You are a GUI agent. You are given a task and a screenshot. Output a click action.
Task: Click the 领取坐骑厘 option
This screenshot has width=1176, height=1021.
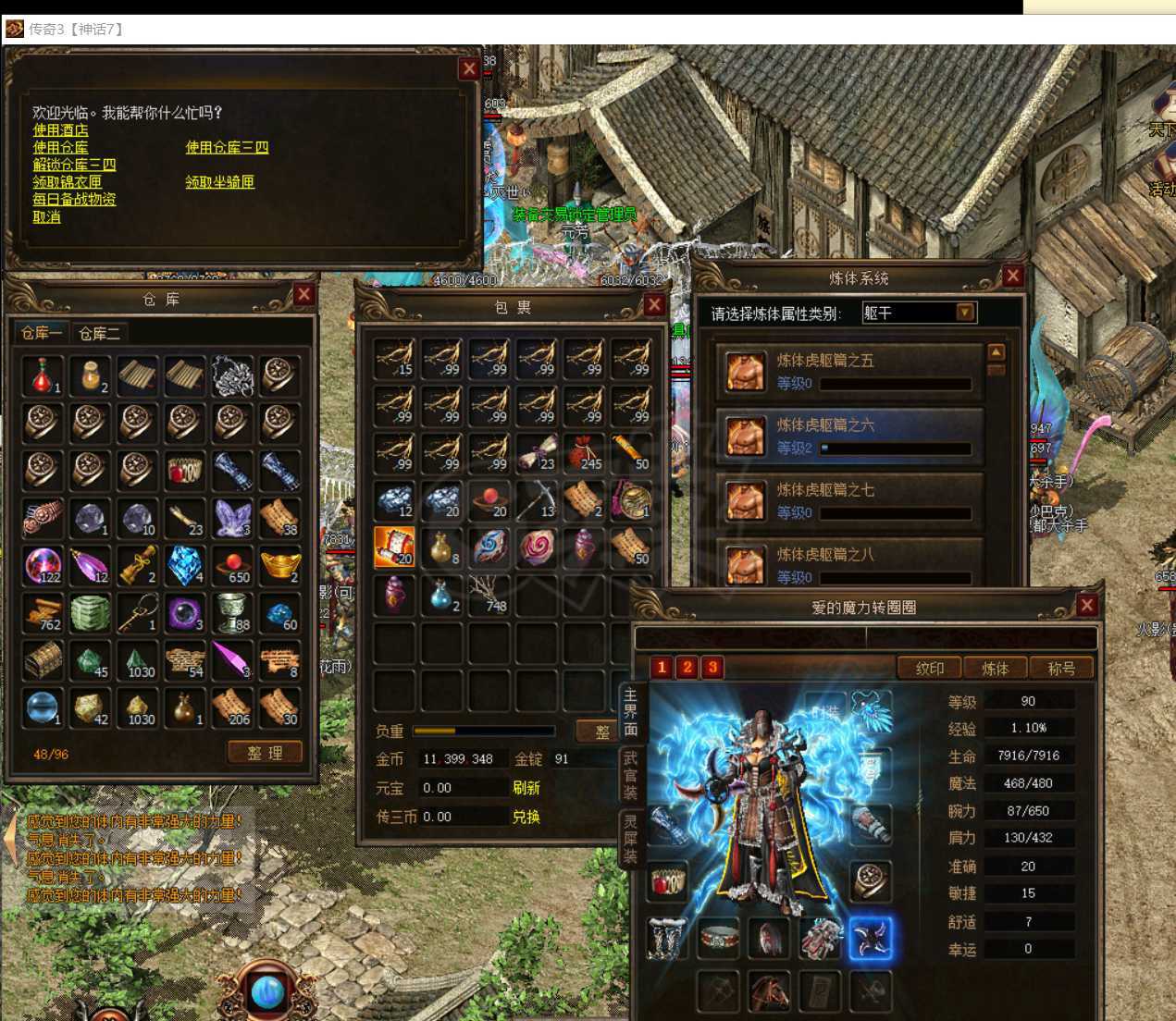219,182
